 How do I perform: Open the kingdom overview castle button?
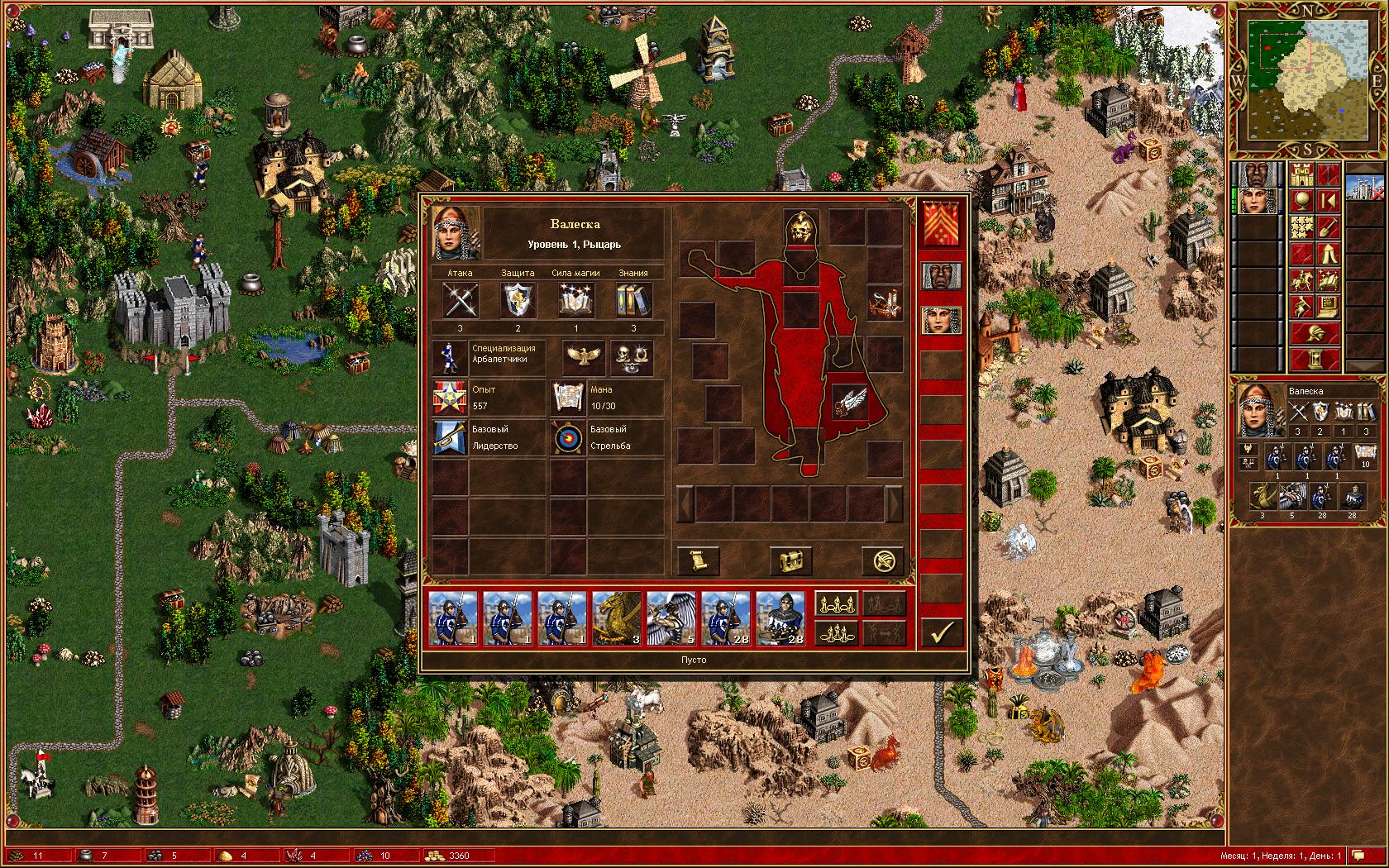1302,174
